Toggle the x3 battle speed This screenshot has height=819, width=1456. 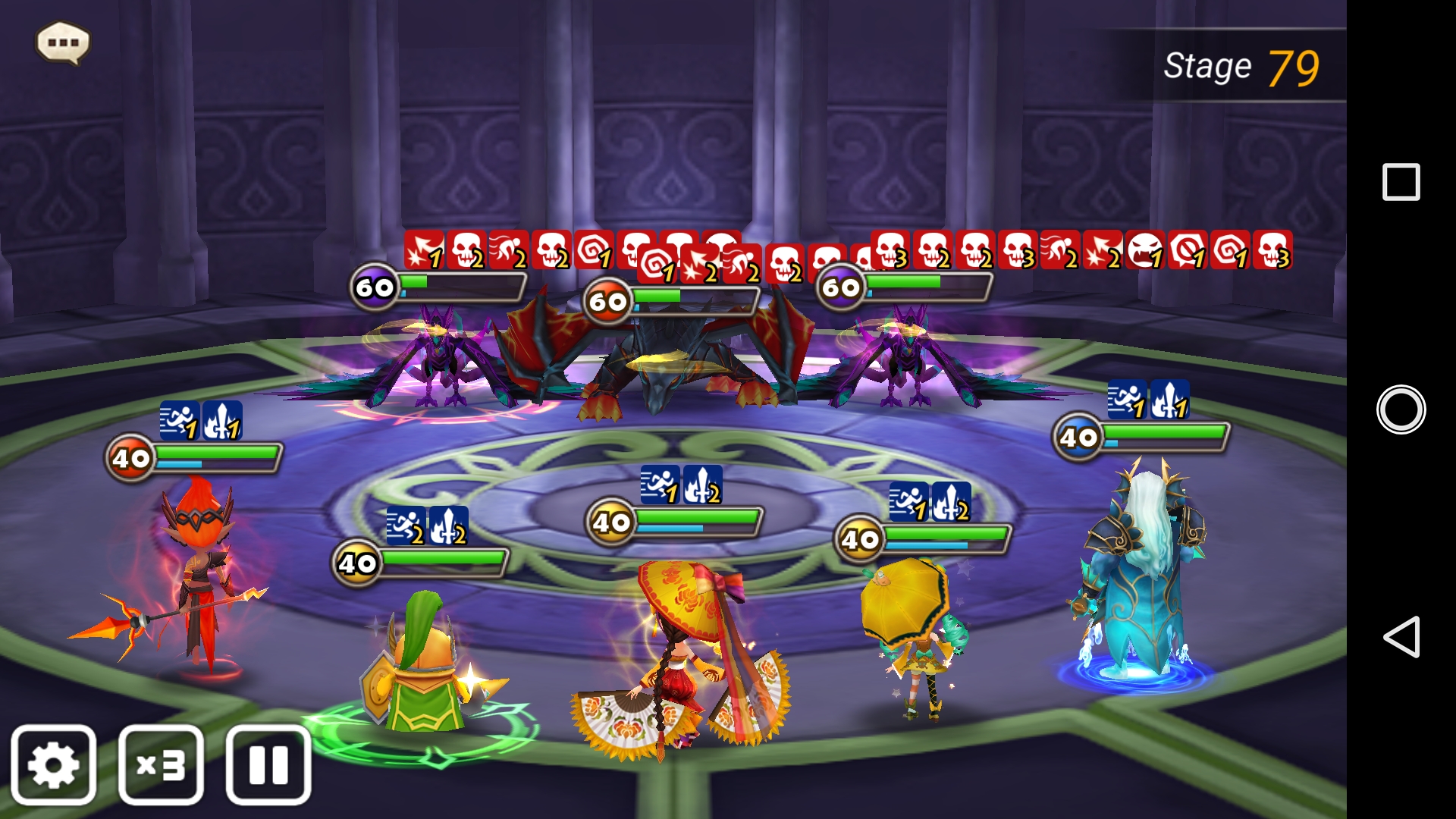(161, 764)
